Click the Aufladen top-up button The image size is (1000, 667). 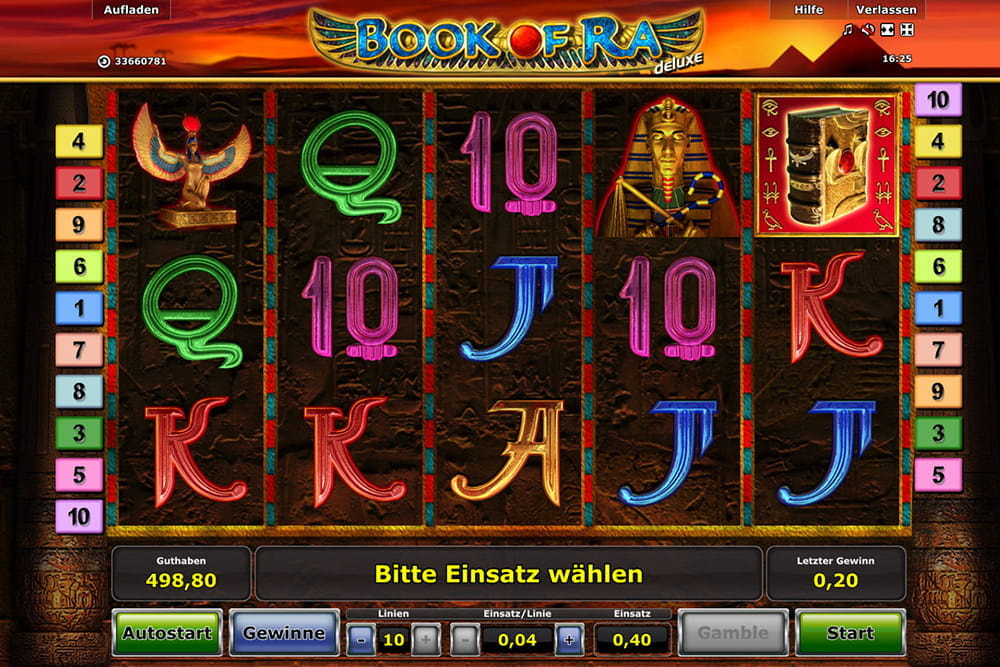[127, 10]
